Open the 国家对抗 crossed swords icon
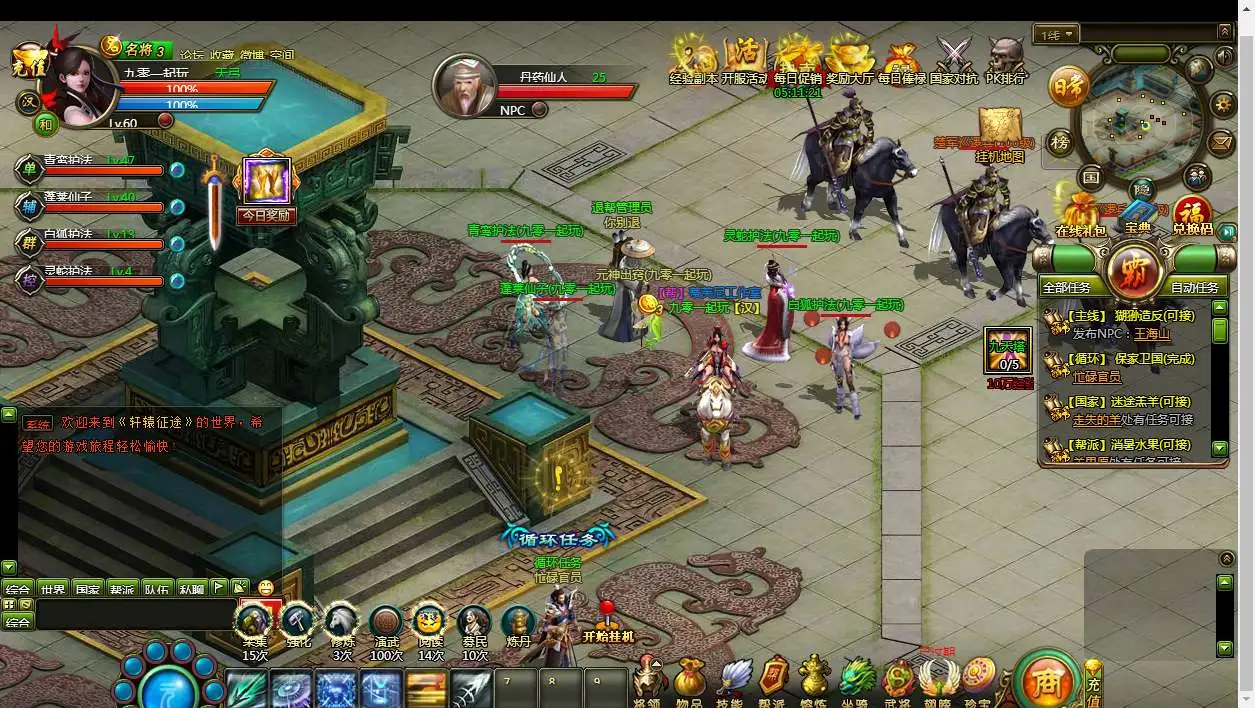The image size is (1255, 708). 953,58
